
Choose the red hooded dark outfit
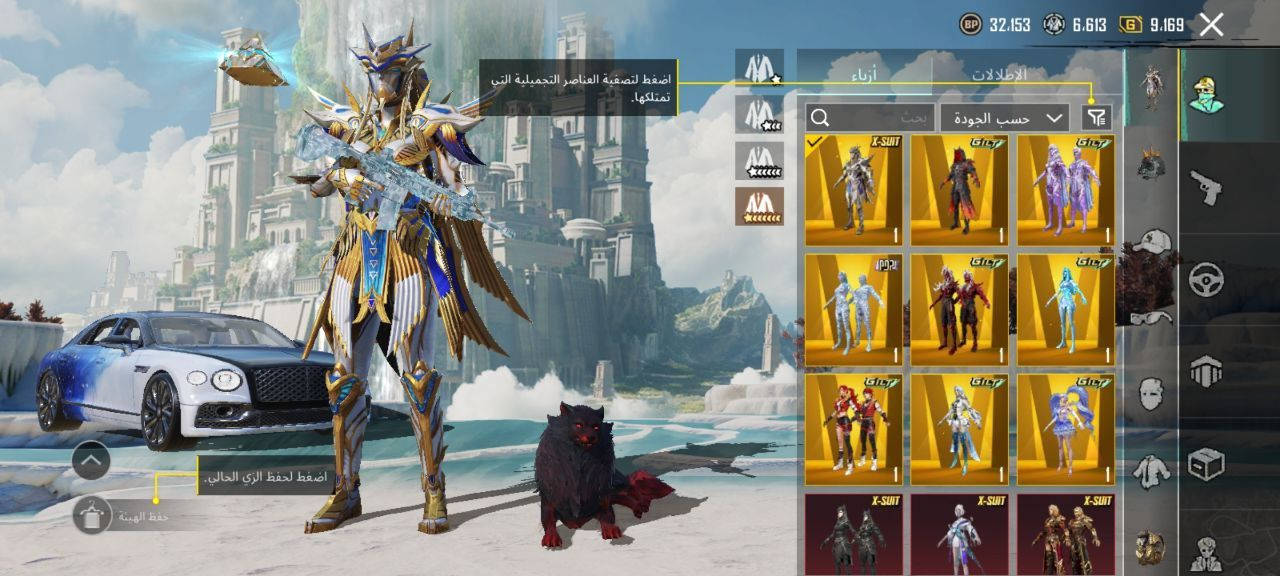(959, 190)
